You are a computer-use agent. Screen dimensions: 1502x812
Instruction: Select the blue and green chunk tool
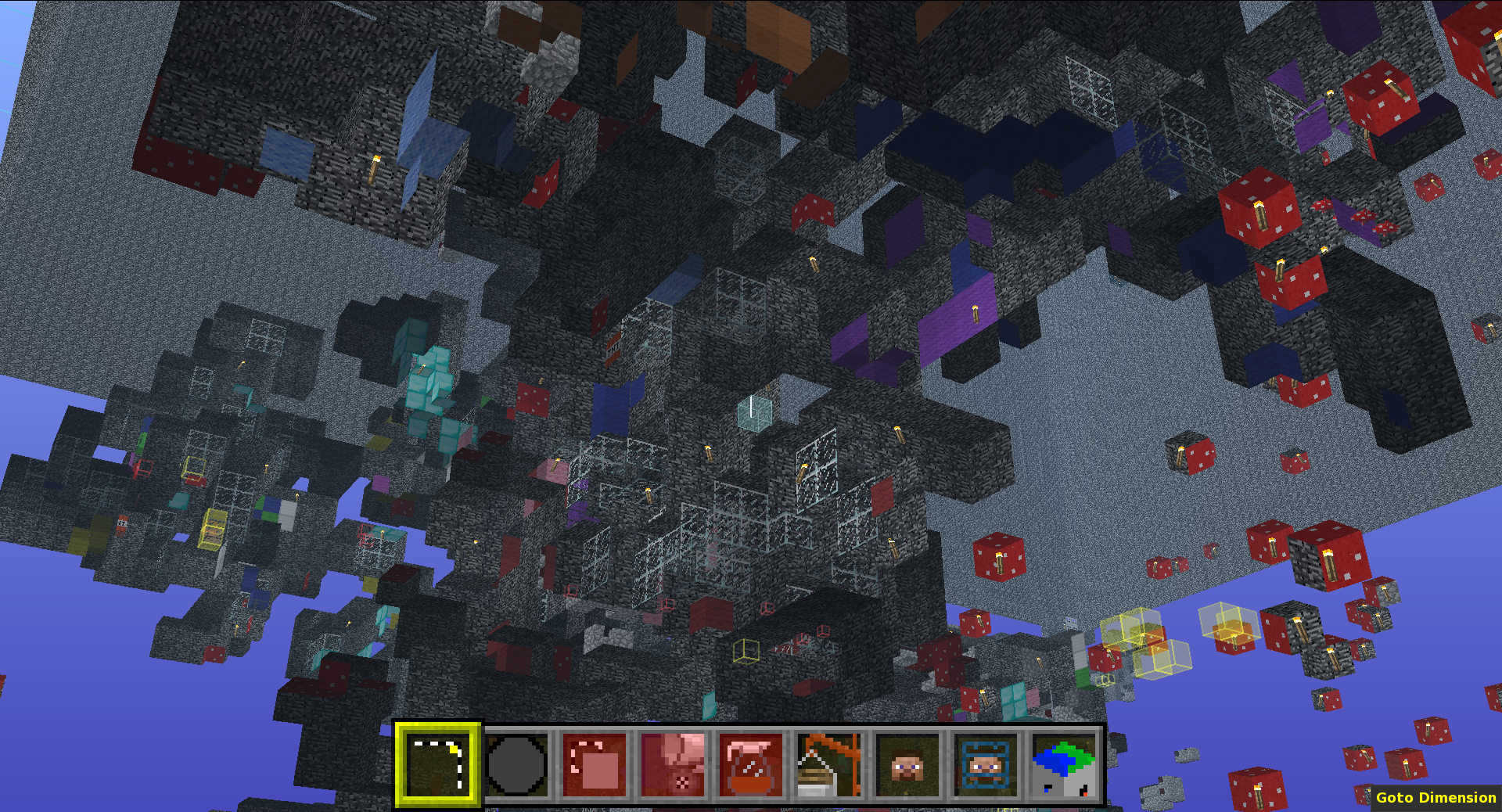click(x=1064, y=764)
